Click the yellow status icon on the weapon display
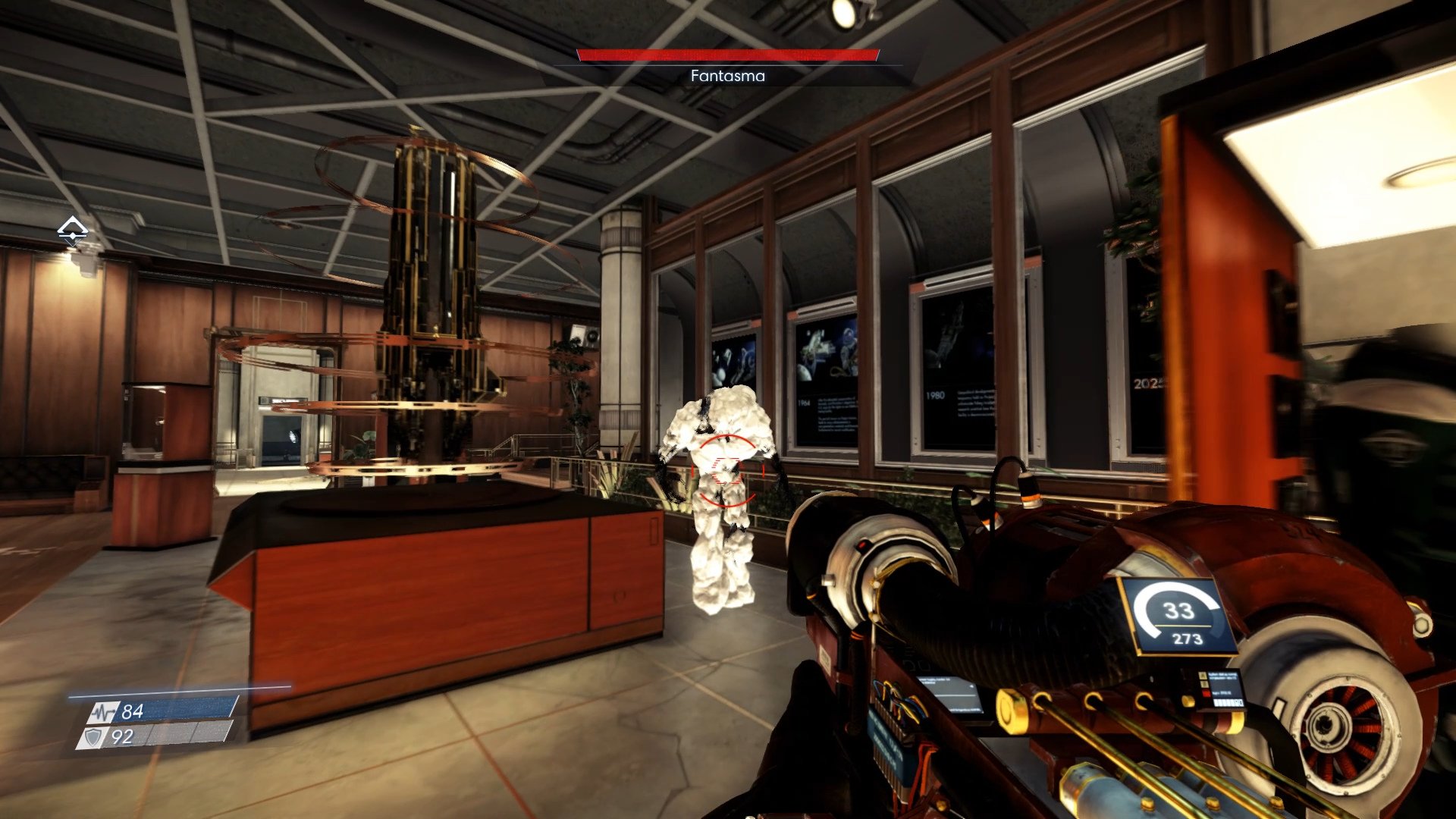The image size is (1456, 819). pos(1203,676)
